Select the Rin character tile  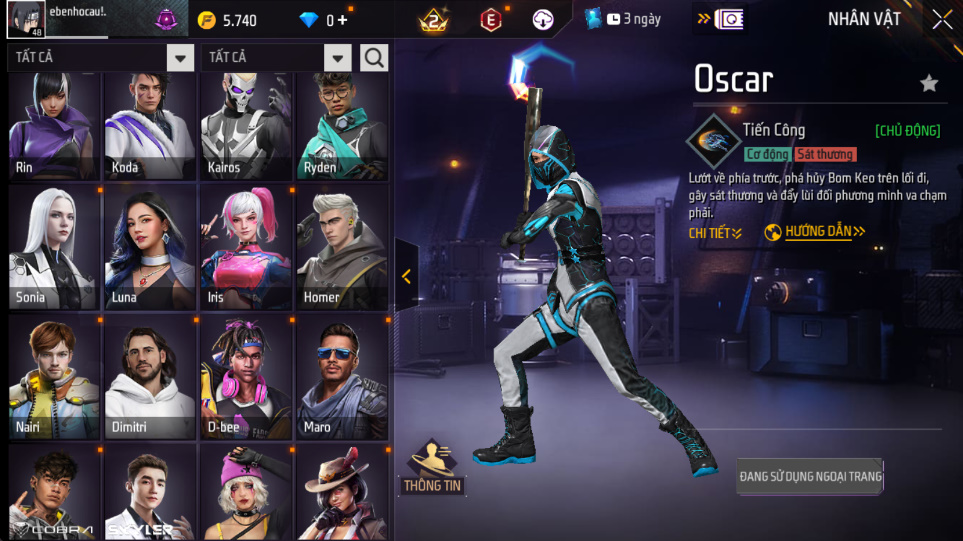pos(55,125)
